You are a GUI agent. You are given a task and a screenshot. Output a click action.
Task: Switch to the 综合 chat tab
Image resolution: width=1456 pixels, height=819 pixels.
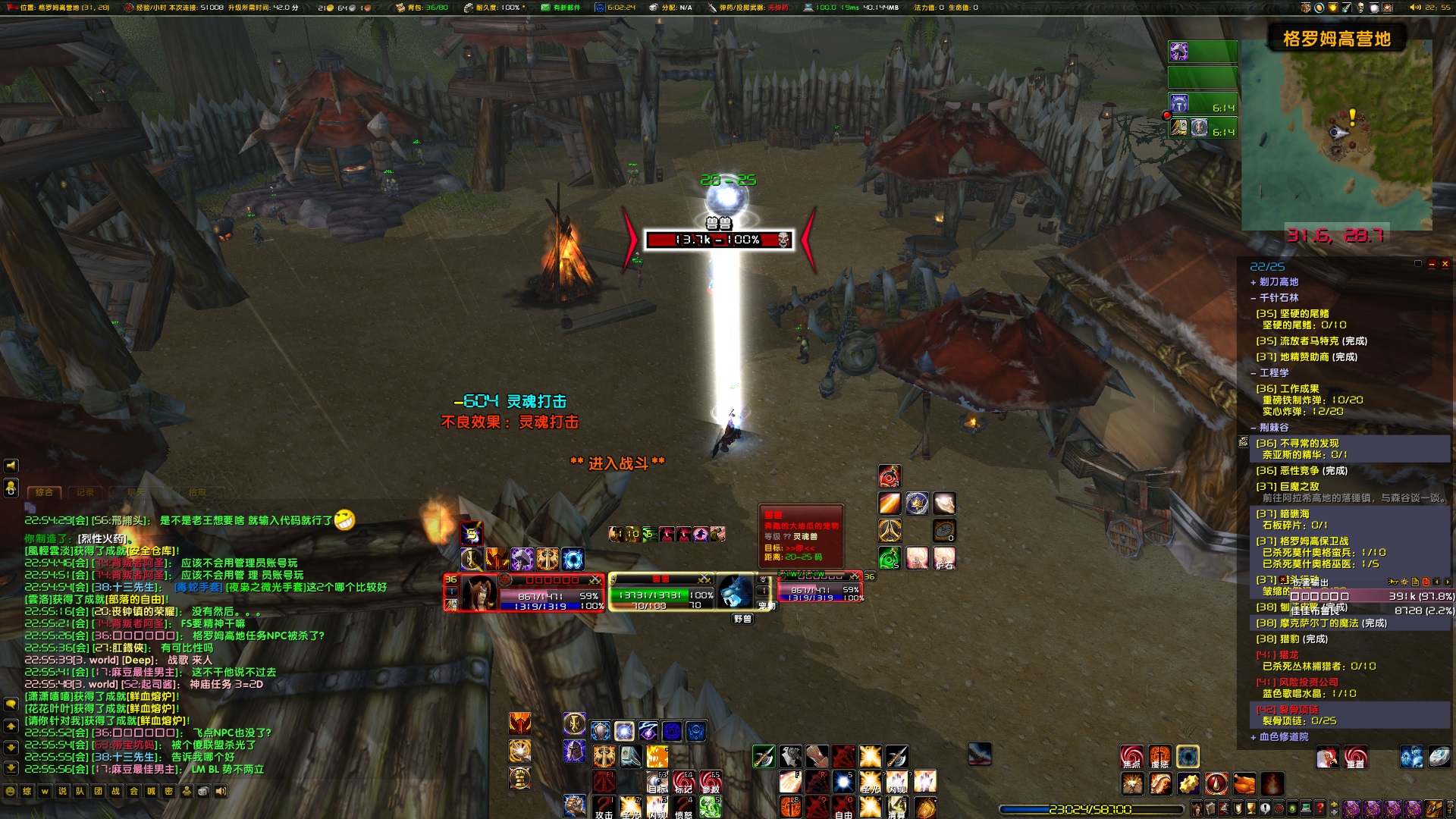point(45,492)
